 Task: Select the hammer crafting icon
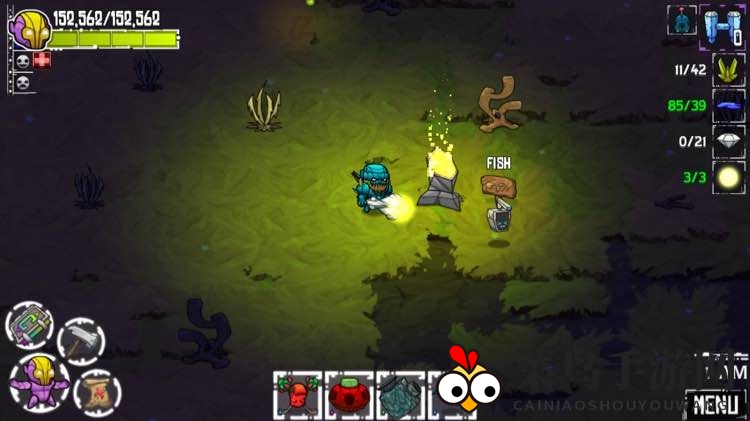tap(81, 341)
